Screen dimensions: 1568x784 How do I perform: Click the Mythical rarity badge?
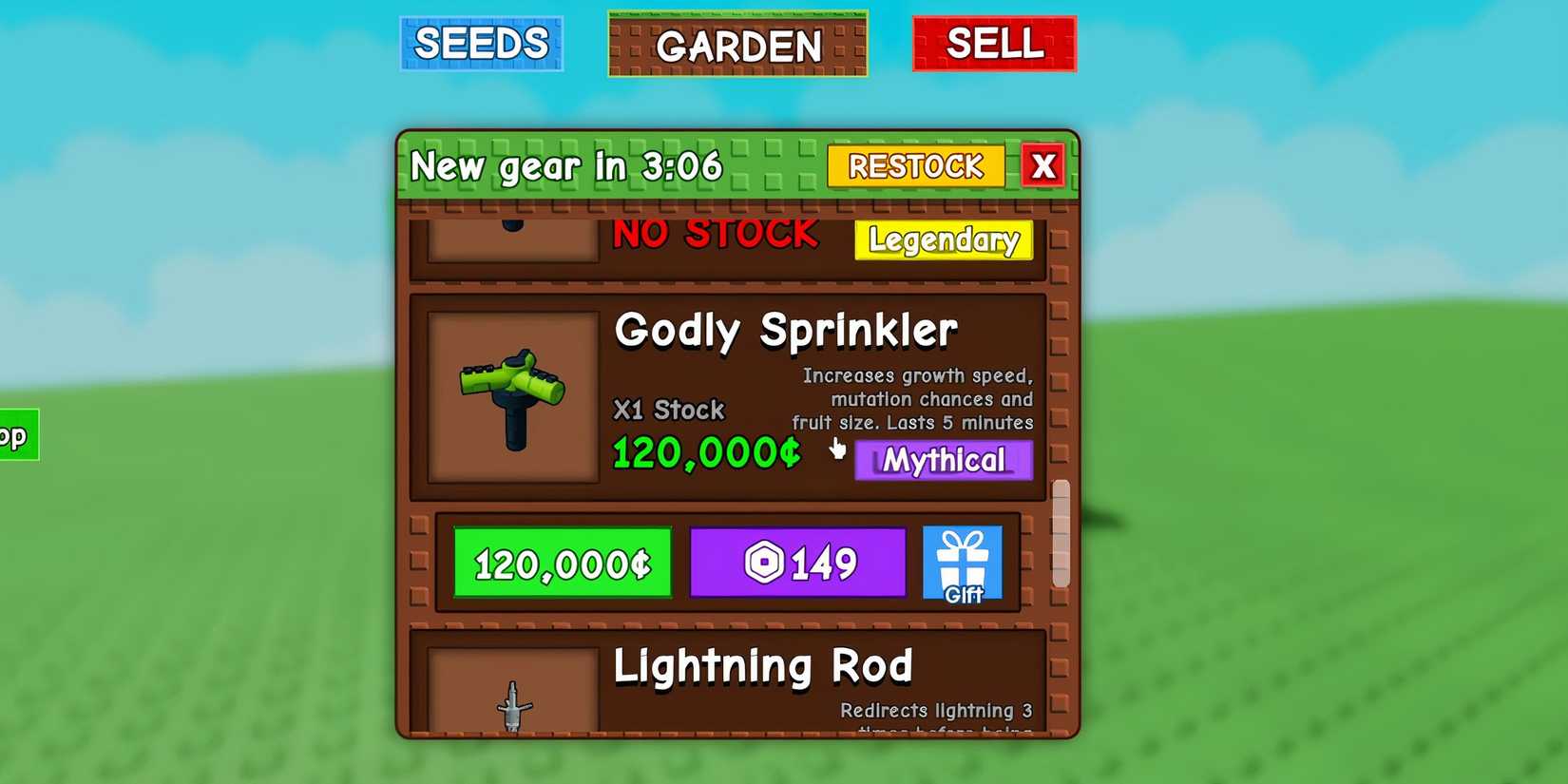click(x=944, y=460)
